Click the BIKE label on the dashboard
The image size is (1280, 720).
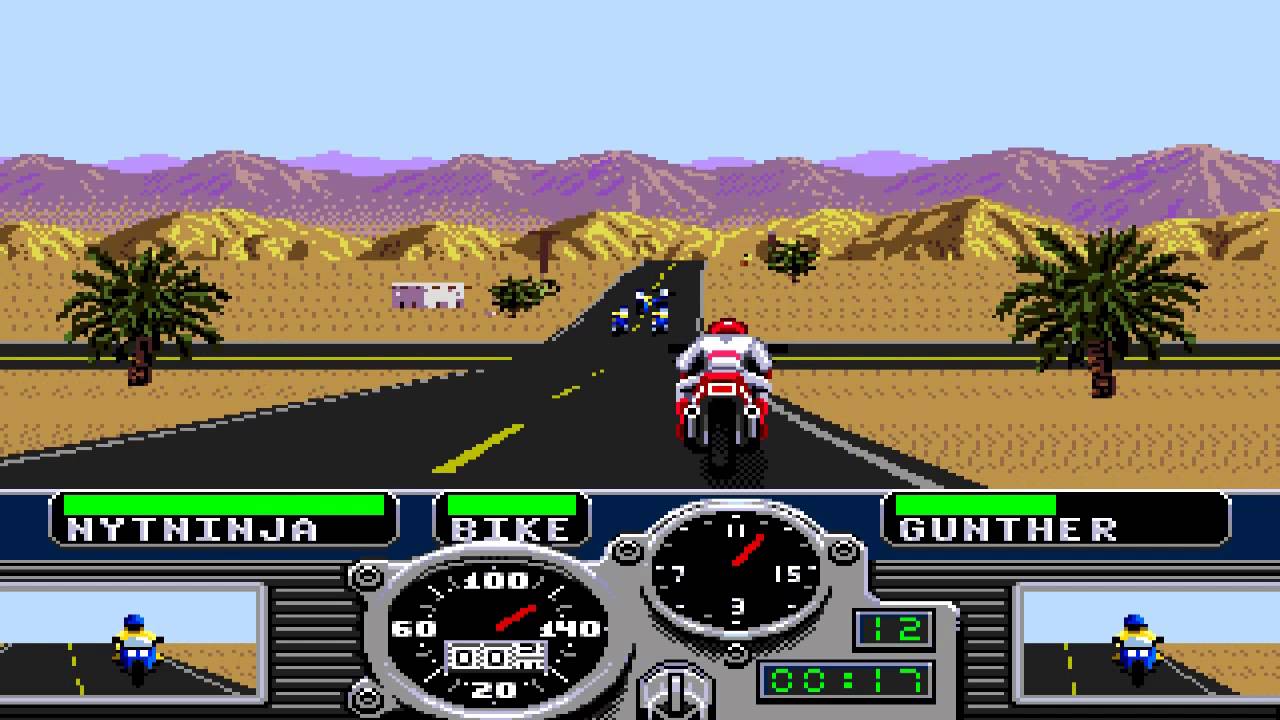[512, 529]
